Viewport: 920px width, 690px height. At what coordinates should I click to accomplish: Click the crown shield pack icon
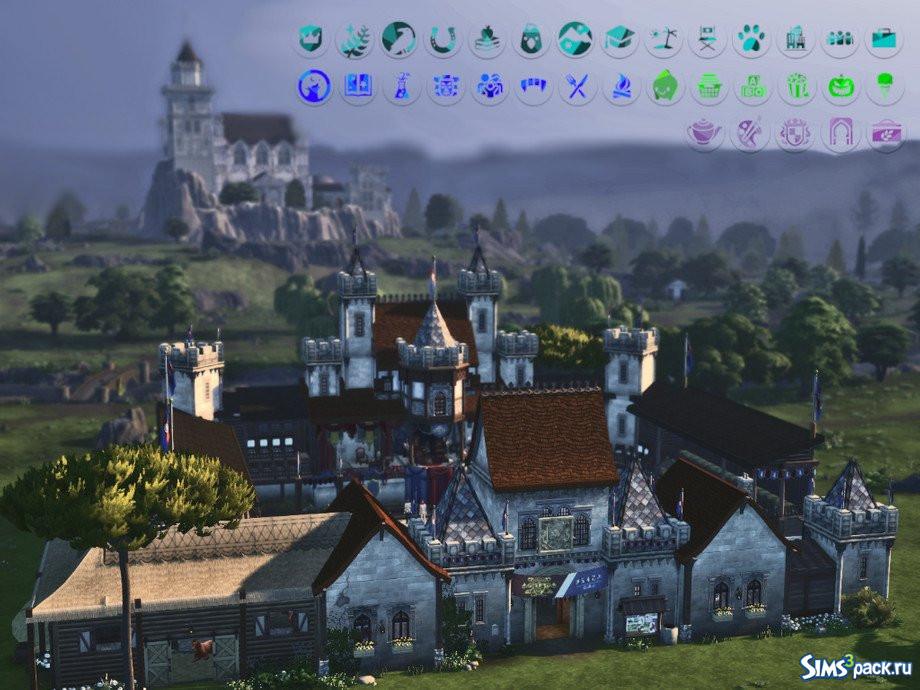[311, 39]
